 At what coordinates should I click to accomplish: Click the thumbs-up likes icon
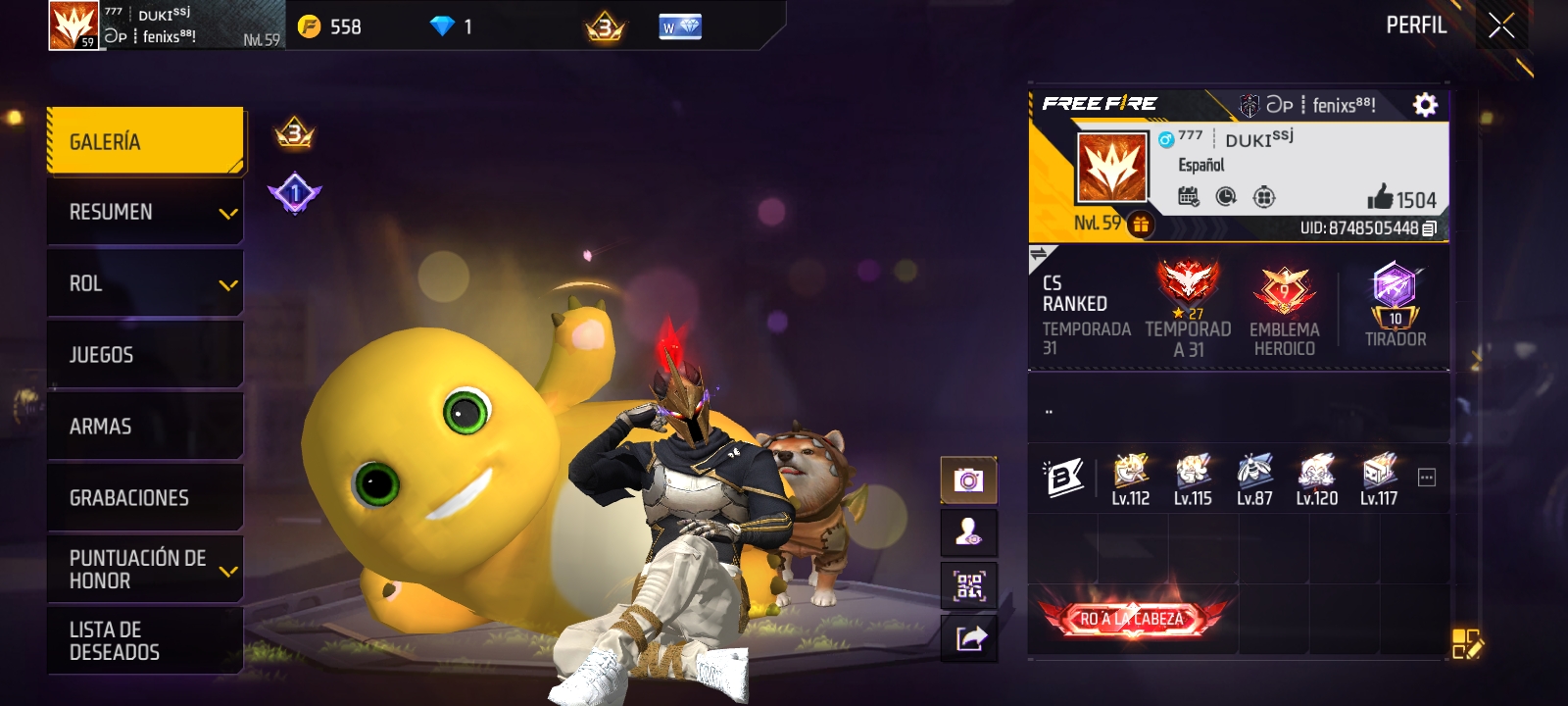1380,198
